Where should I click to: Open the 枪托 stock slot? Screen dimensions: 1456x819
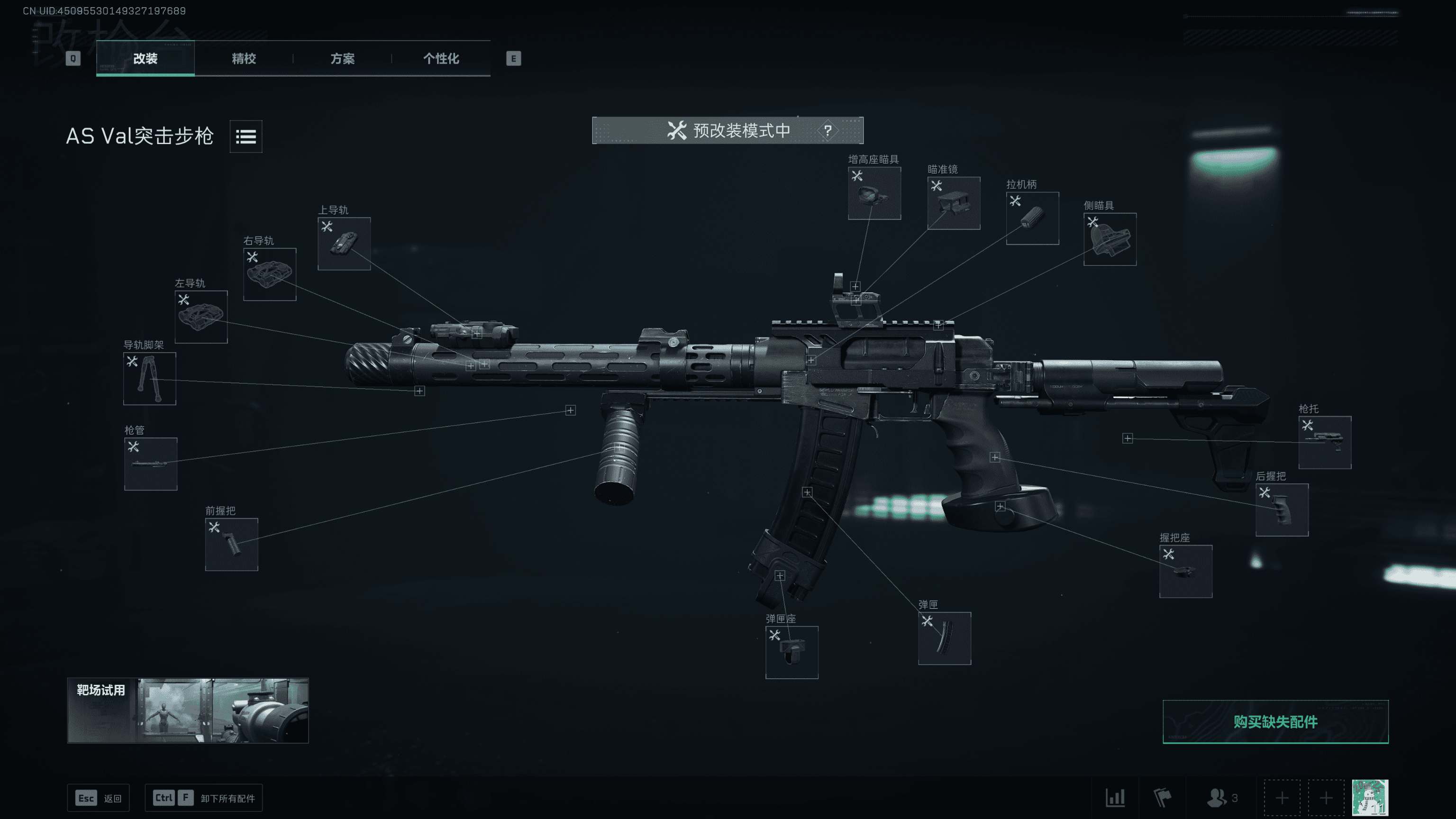pyautogui.click(x=1324, y=443)
